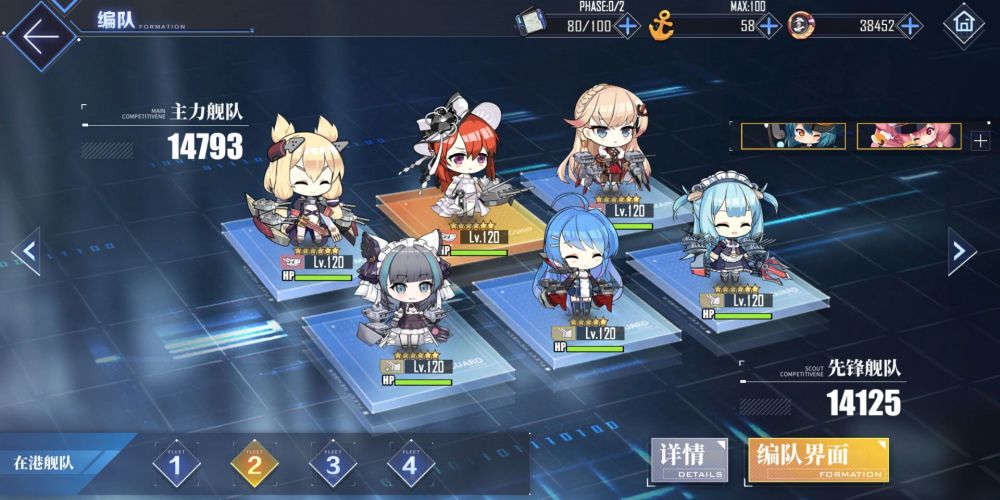Switch to Fleet 4
Viewport: 1000px width, 500px height.
coord(410,464)
